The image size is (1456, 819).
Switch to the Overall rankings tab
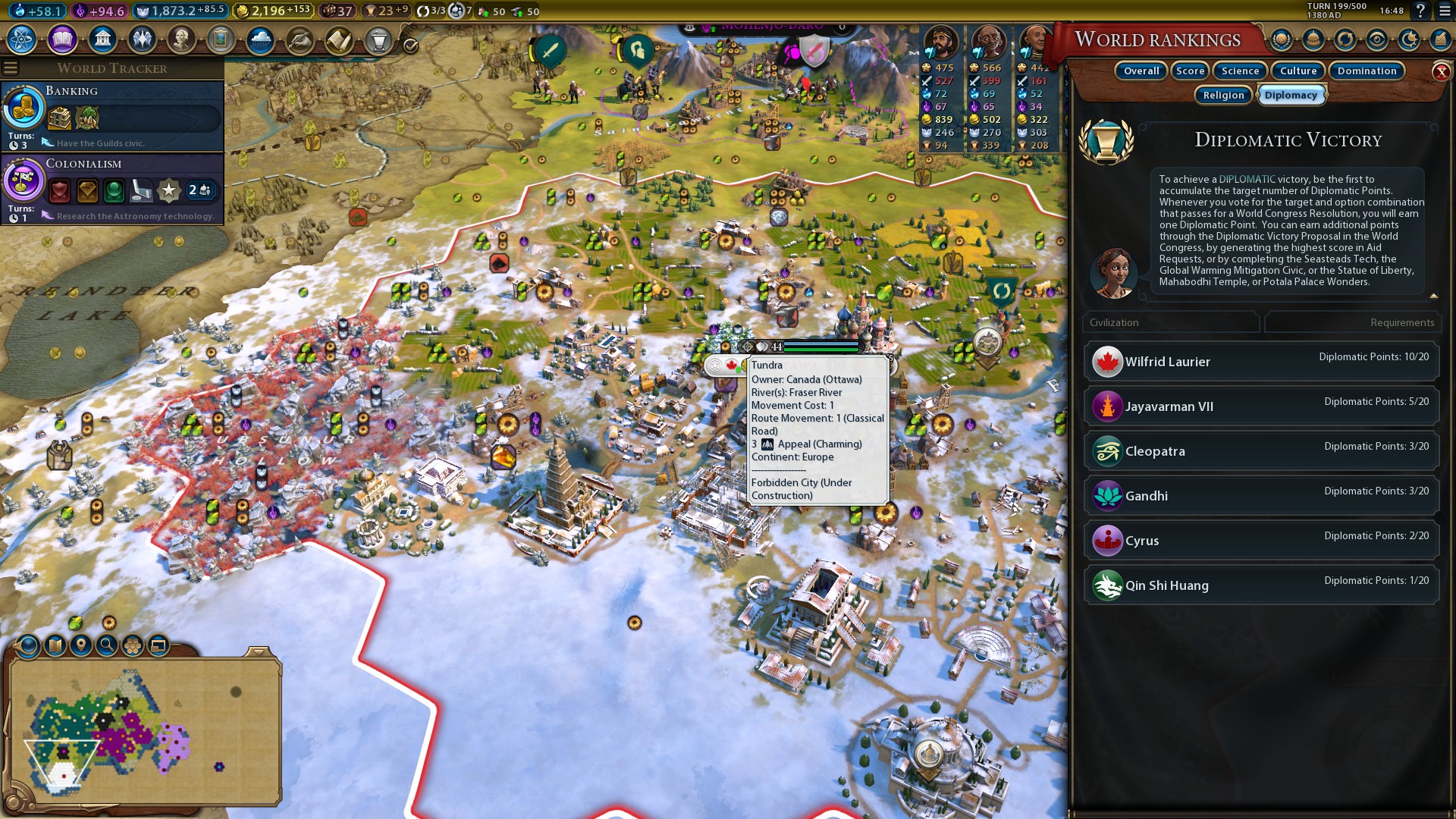point(1141,71)
